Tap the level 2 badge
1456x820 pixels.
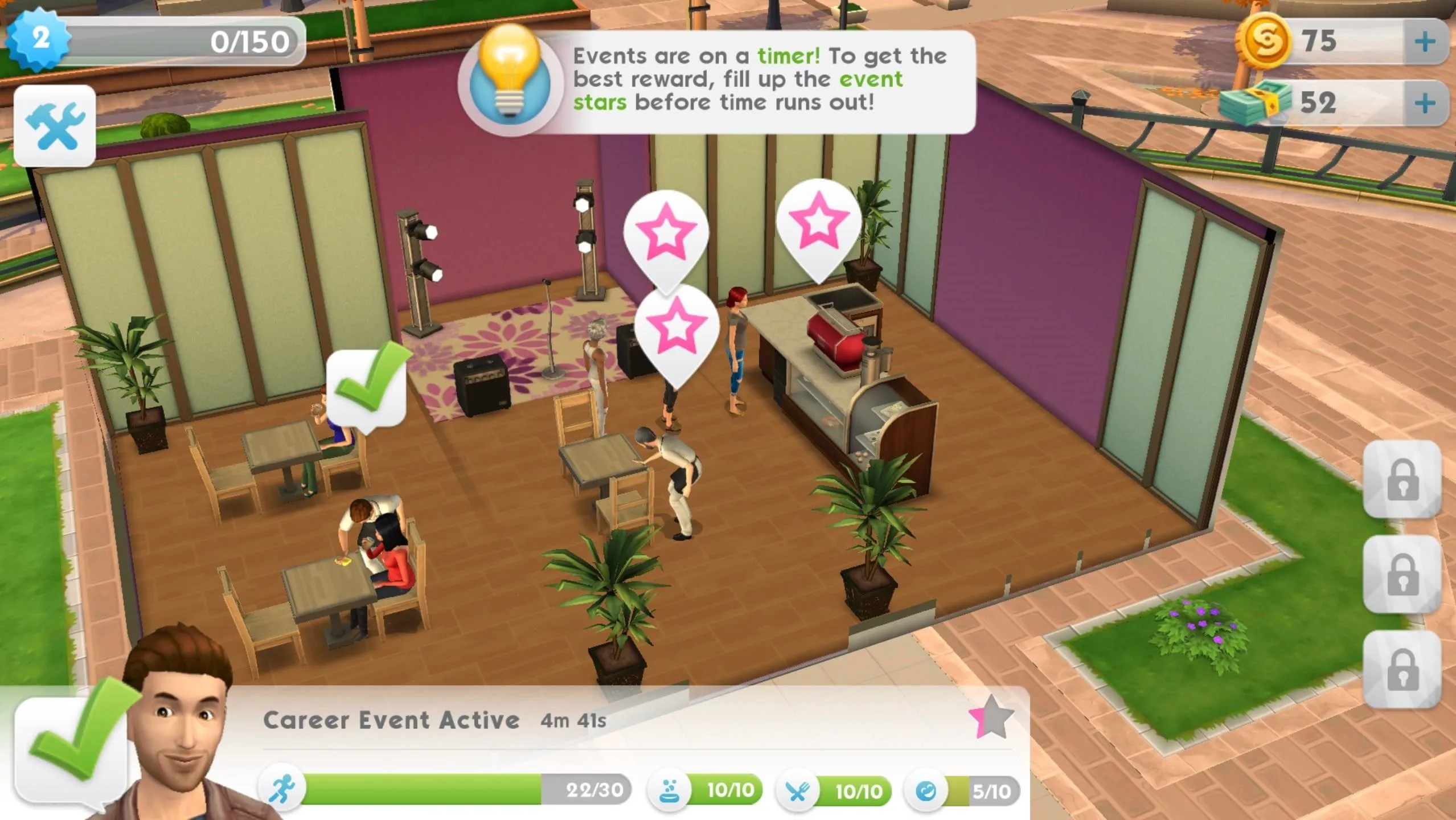click(39, 39)
